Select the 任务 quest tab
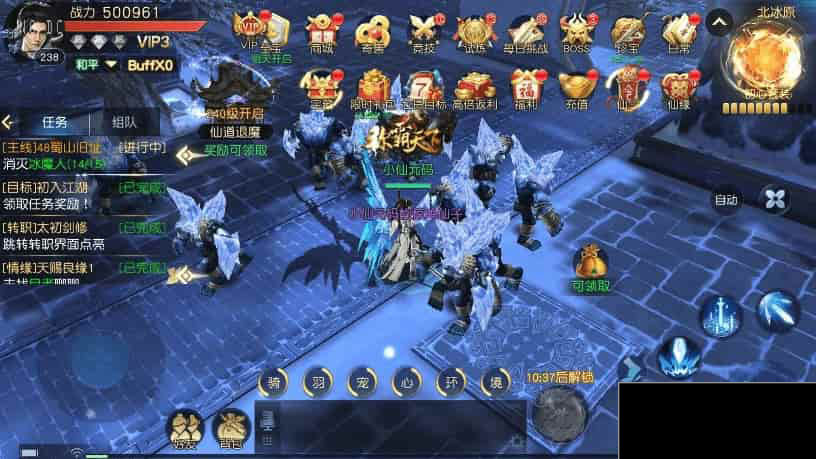 [55, 122]
